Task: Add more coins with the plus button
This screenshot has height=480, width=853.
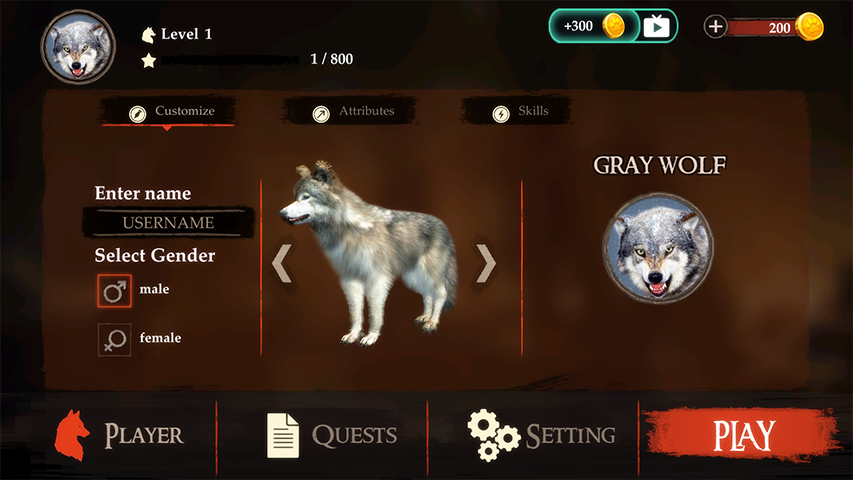Action: (x=716, y=27)
